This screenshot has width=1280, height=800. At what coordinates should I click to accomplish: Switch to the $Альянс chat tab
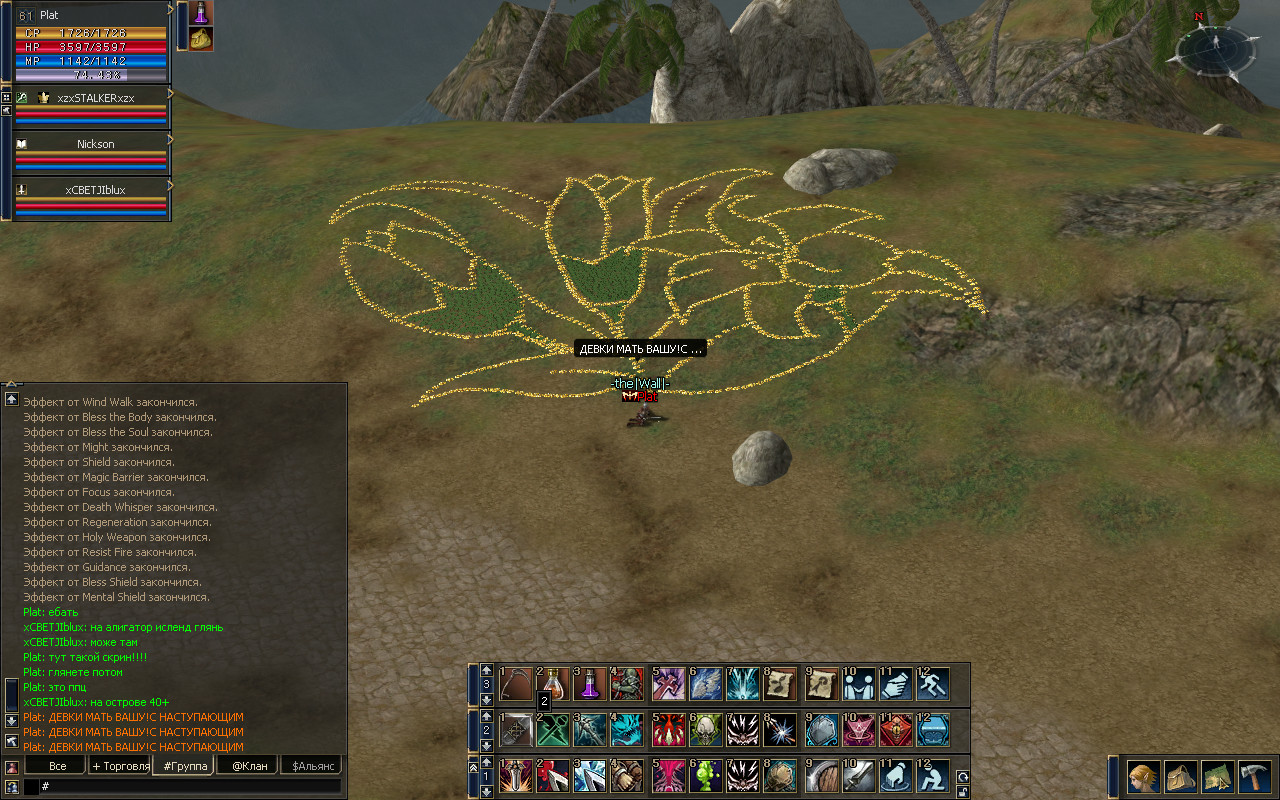coord(310,766)
